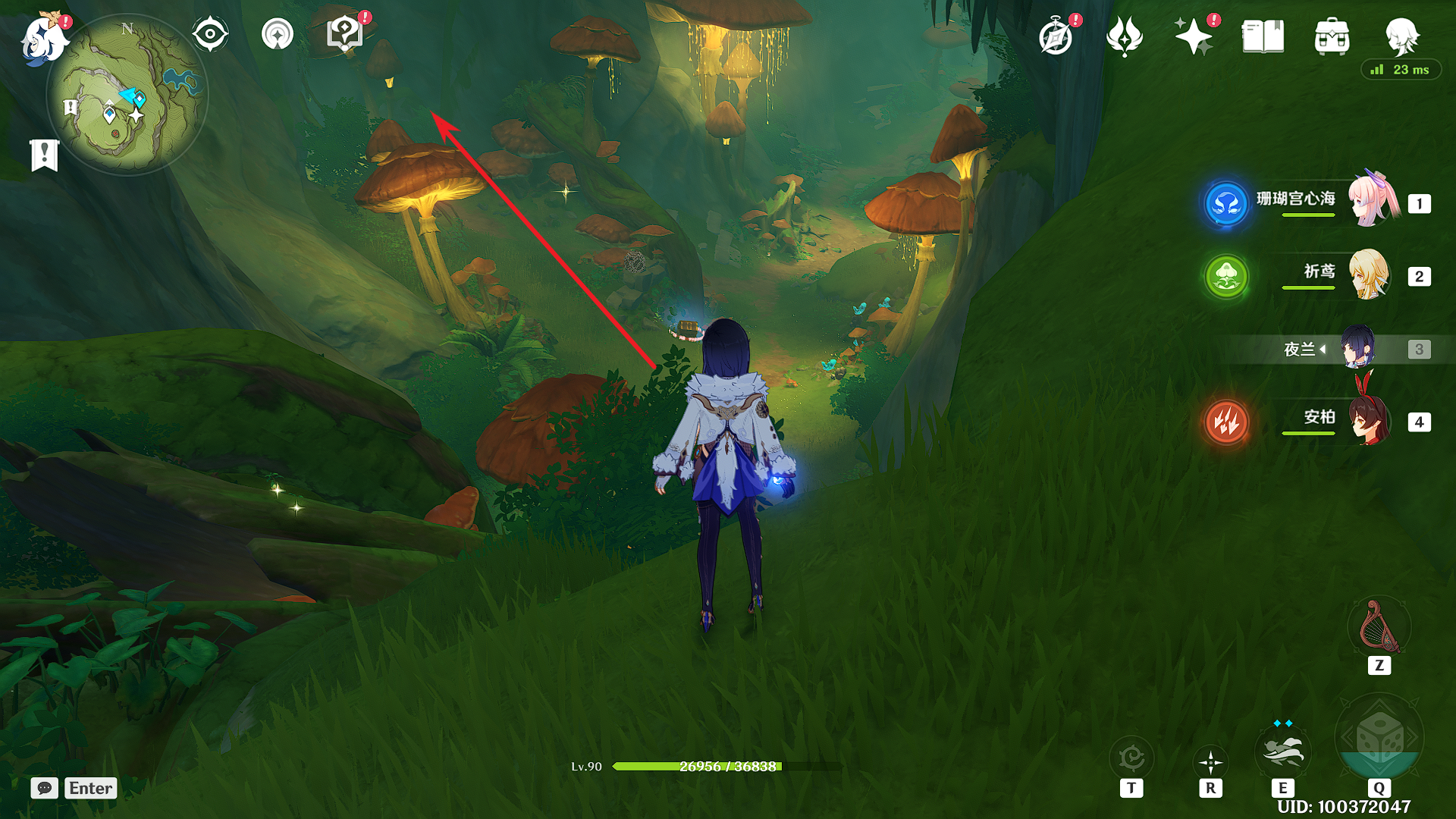This screenshot has width=1456, height=819.
Task: Open the inventory backpack icon
Action: coord(1332,36)
